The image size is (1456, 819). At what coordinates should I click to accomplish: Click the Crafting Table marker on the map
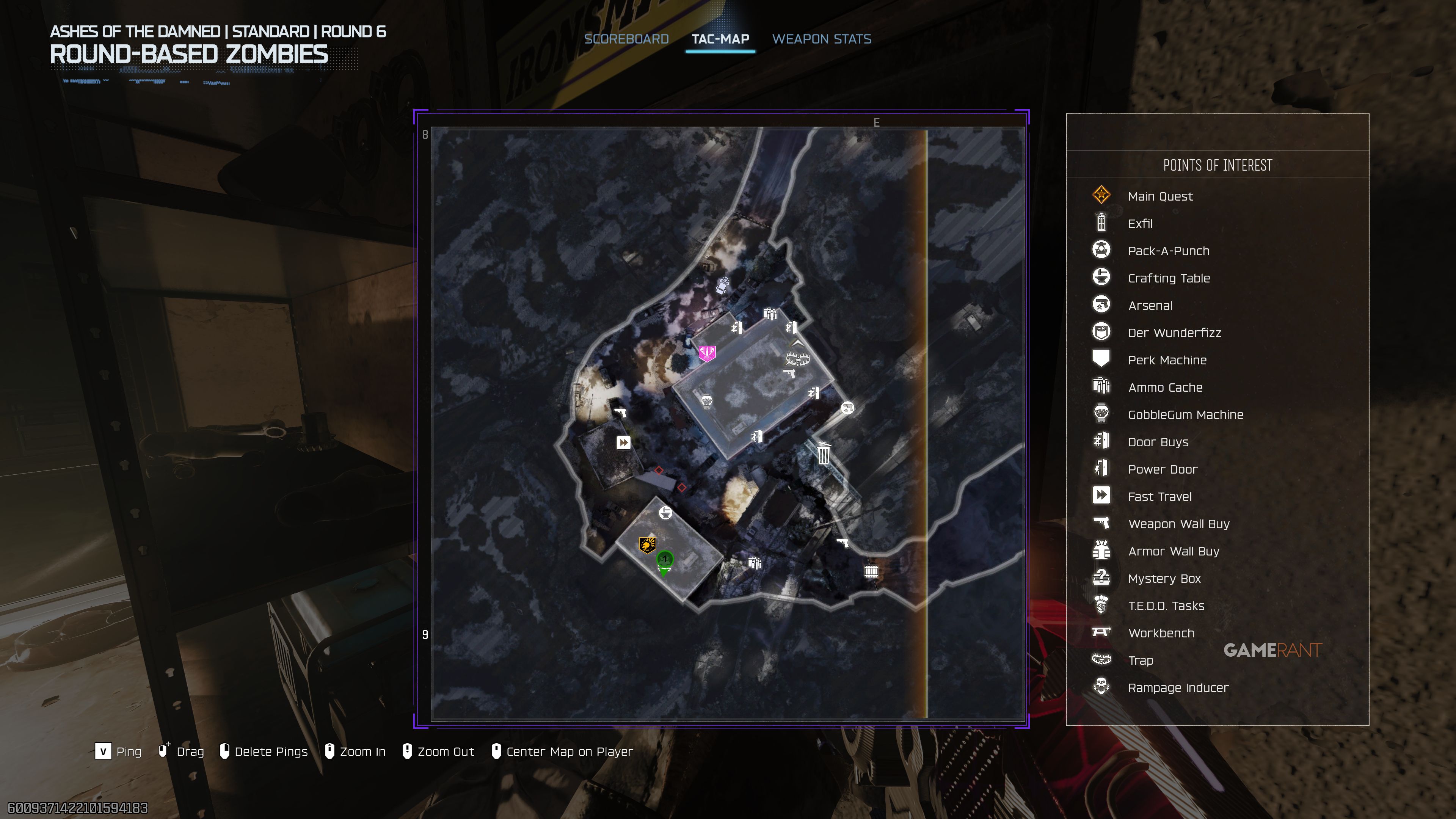tap(666, 513)
